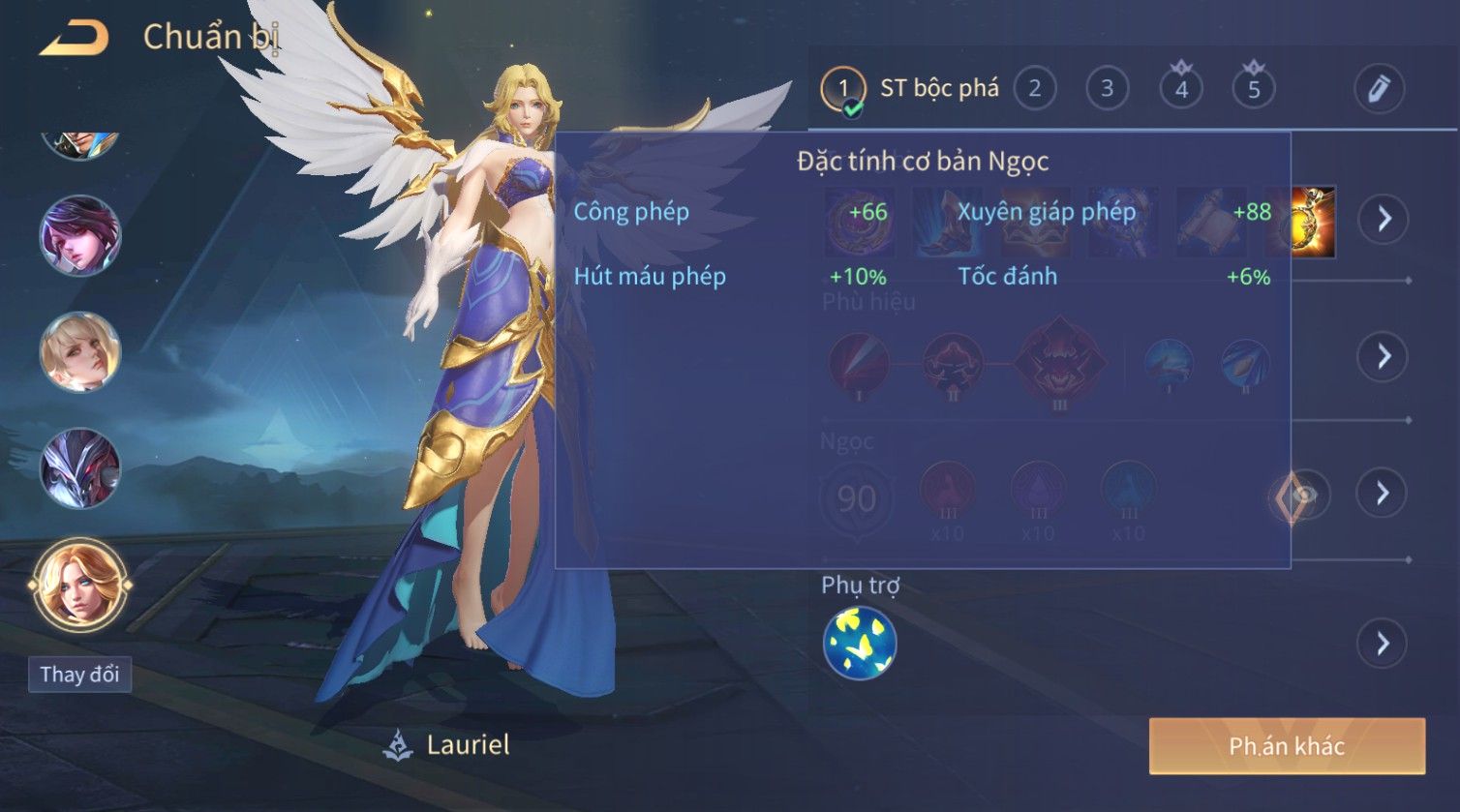Open equipment details arrow
This screenshot has height=812, width=1460.
click(1384, 219)
